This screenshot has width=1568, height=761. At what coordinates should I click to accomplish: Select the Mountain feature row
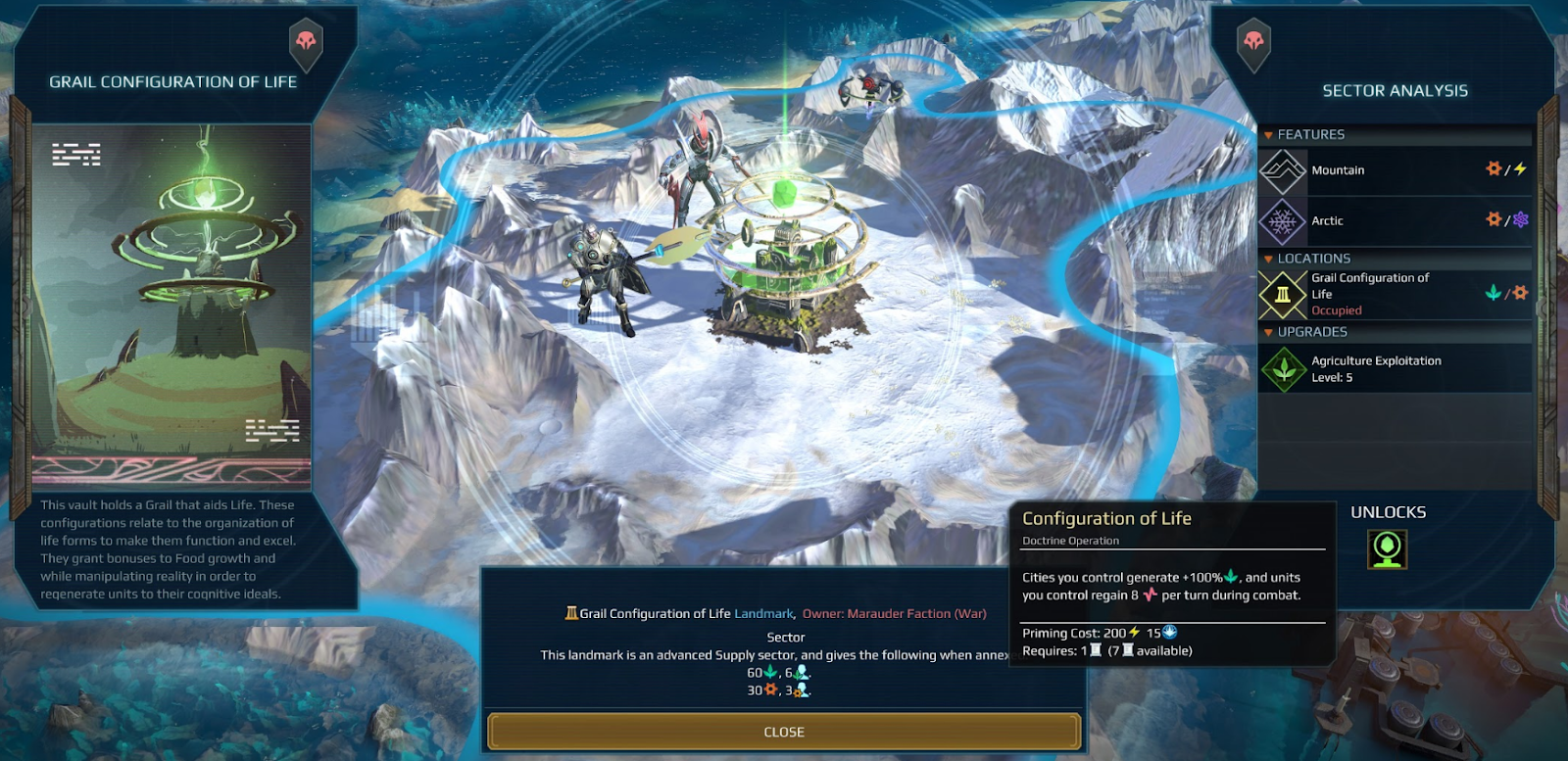(1395, 170)
